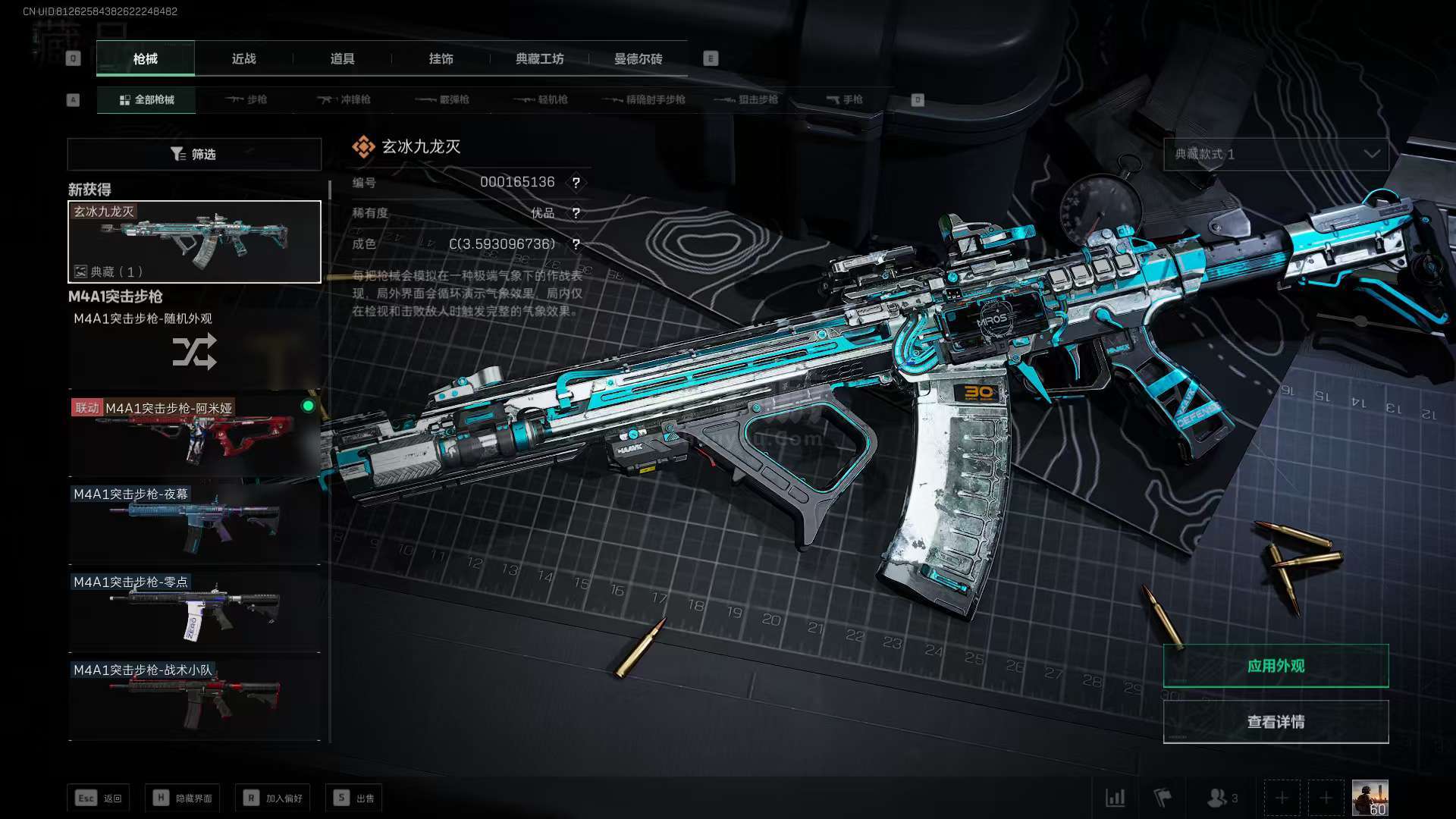Select the 轻机枪 light machine gun category
The image size is (1456, 819).
(541, 99)
